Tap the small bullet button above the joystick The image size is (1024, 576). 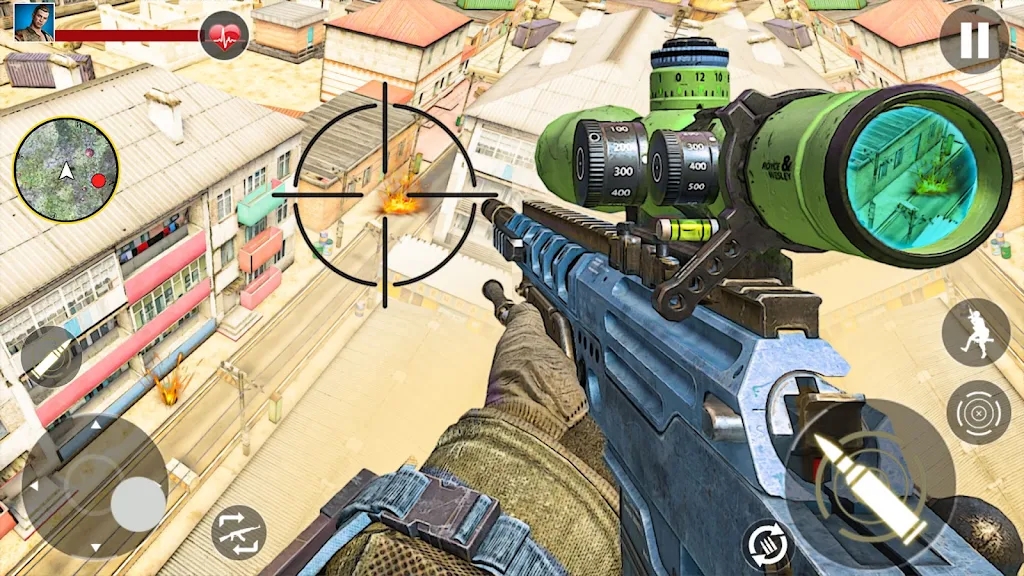(x=51, y=357)
